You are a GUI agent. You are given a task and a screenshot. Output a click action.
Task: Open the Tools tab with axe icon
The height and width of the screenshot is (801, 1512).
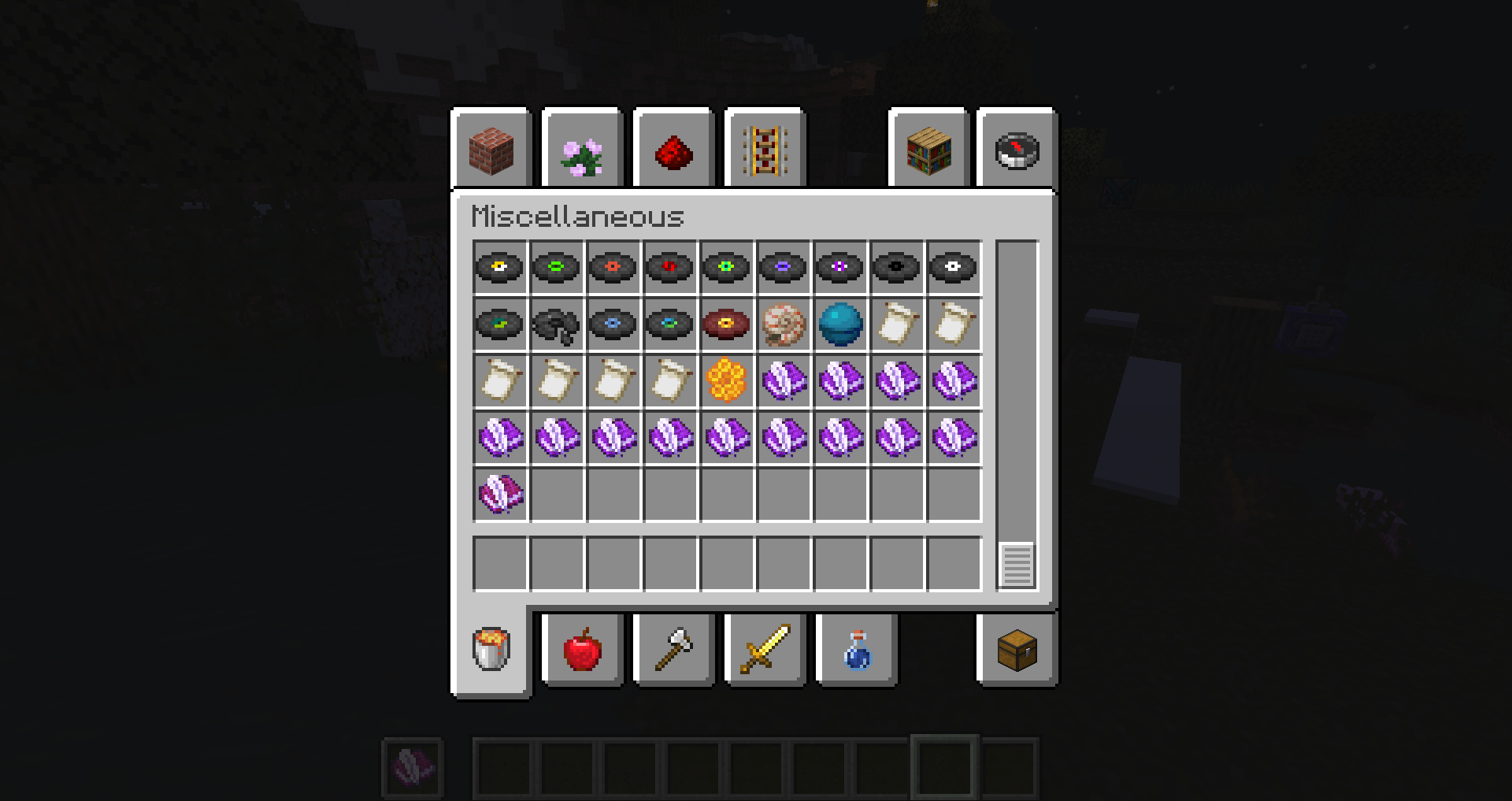tap(673, 650)
